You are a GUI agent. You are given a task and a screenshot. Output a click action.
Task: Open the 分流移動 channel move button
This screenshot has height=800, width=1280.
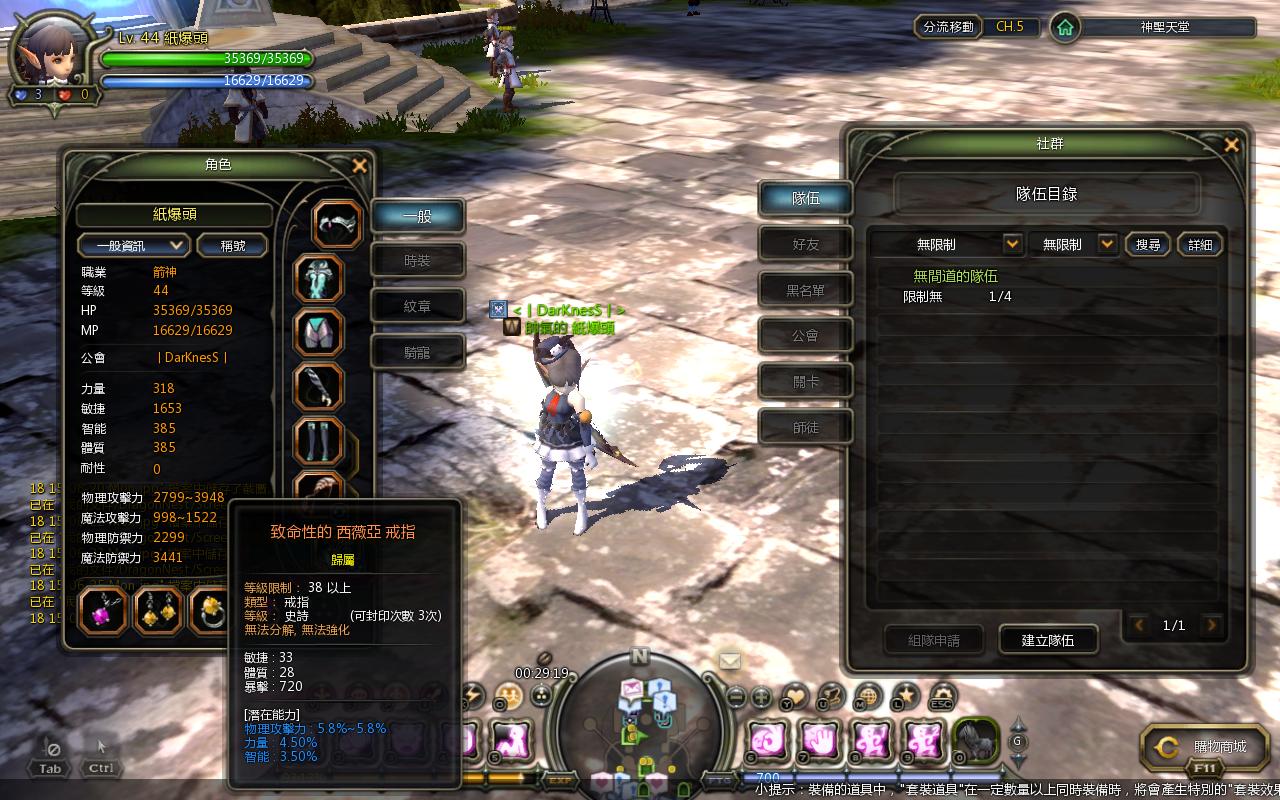[948, 27]
